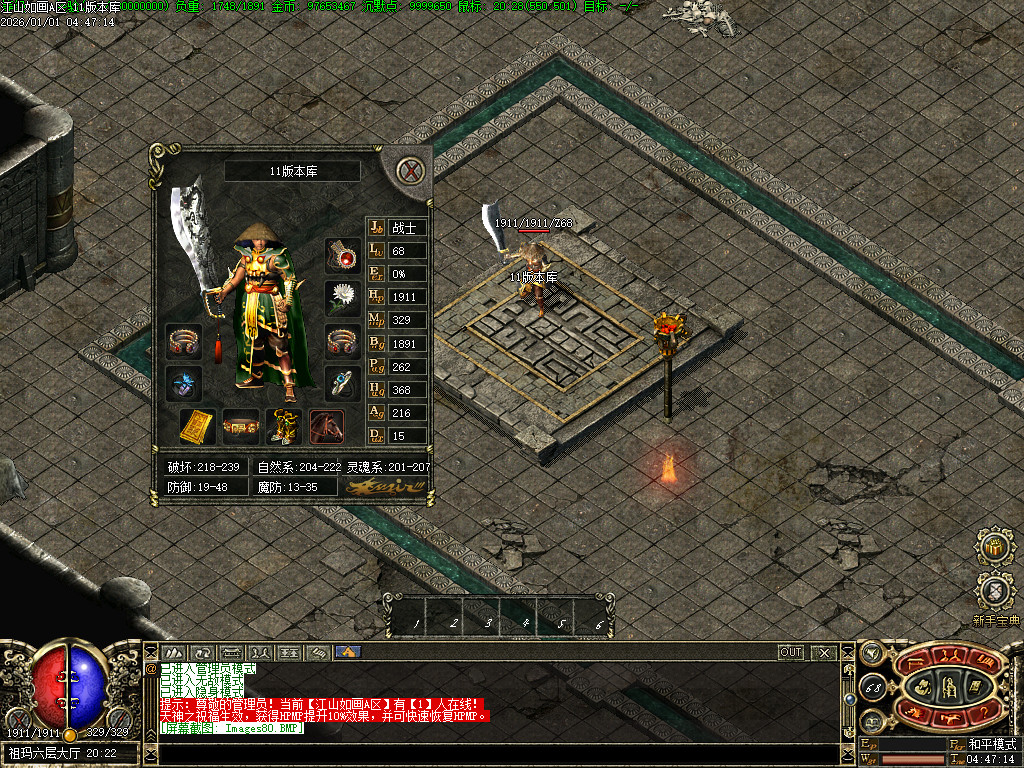
Task: Close the chat window with X
Action: coord(824,652)
